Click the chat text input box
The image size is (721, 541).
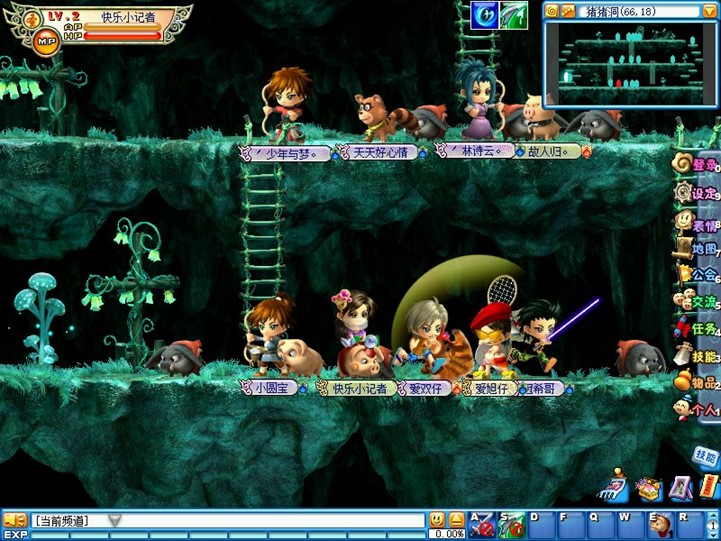tap(270, 520)
